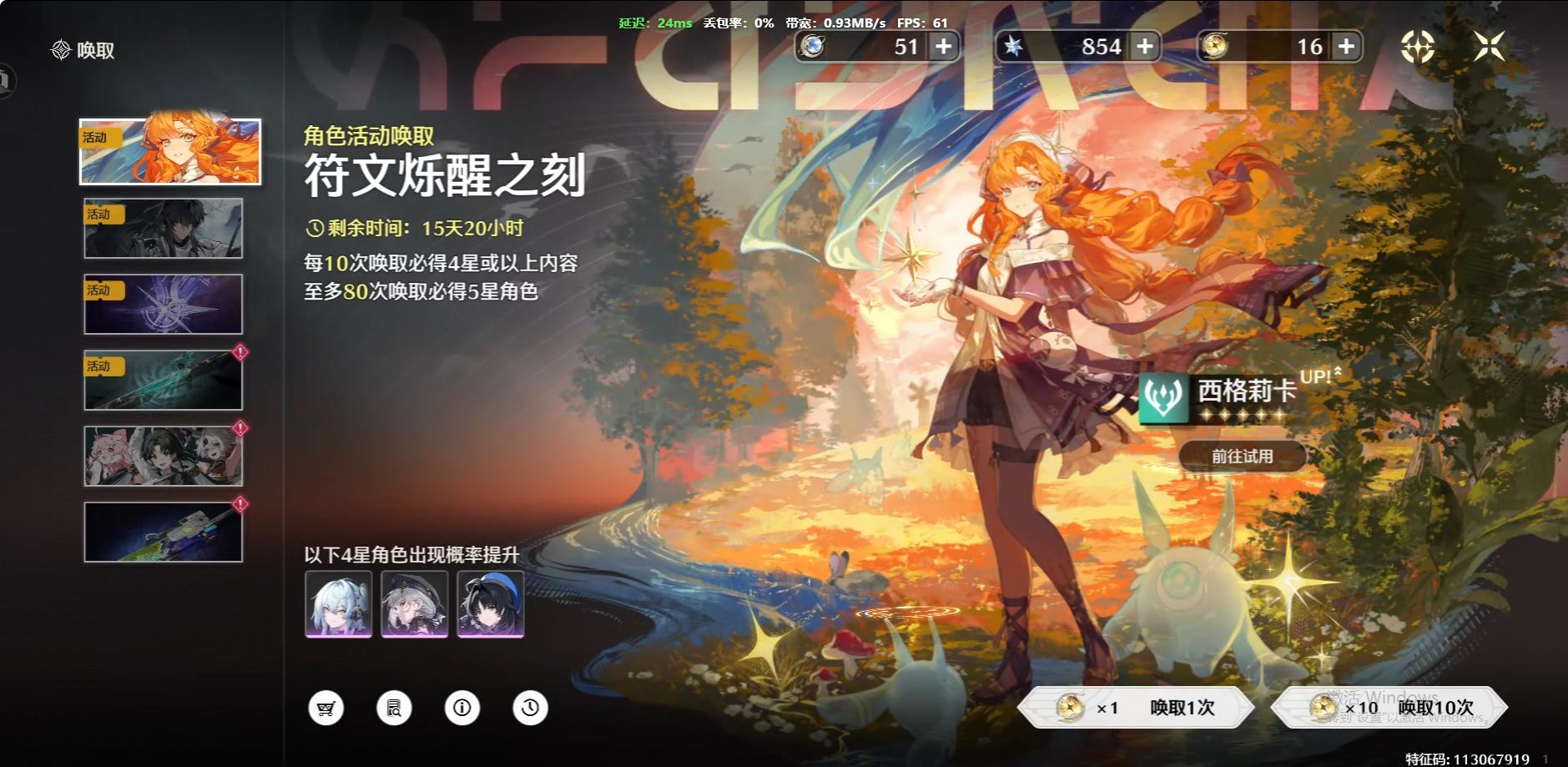1568x767 pixels.
Task: Open the shop cart icon
Action: coord(326,707)
